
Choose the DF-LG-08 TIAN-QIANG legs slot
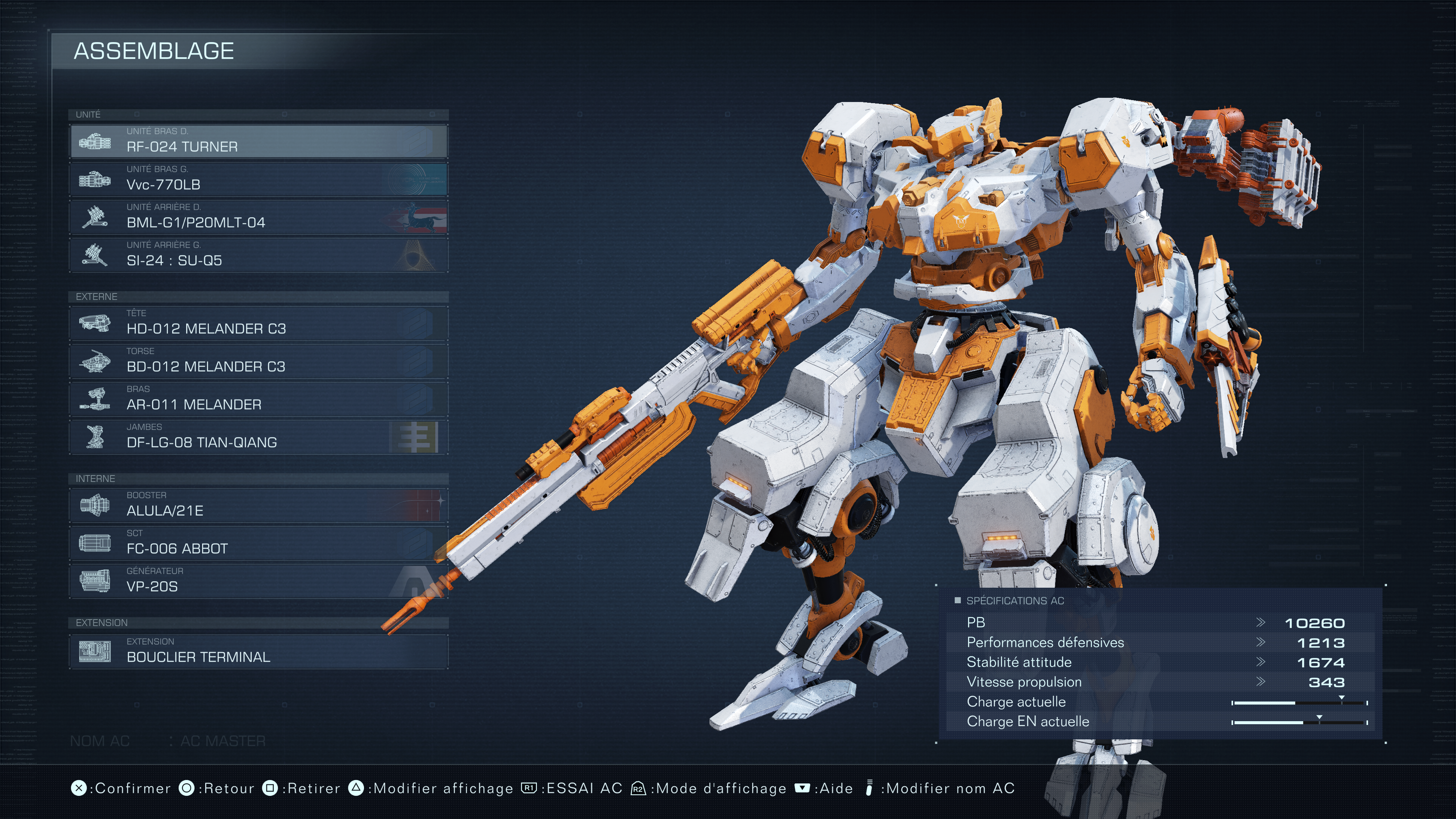259,436
